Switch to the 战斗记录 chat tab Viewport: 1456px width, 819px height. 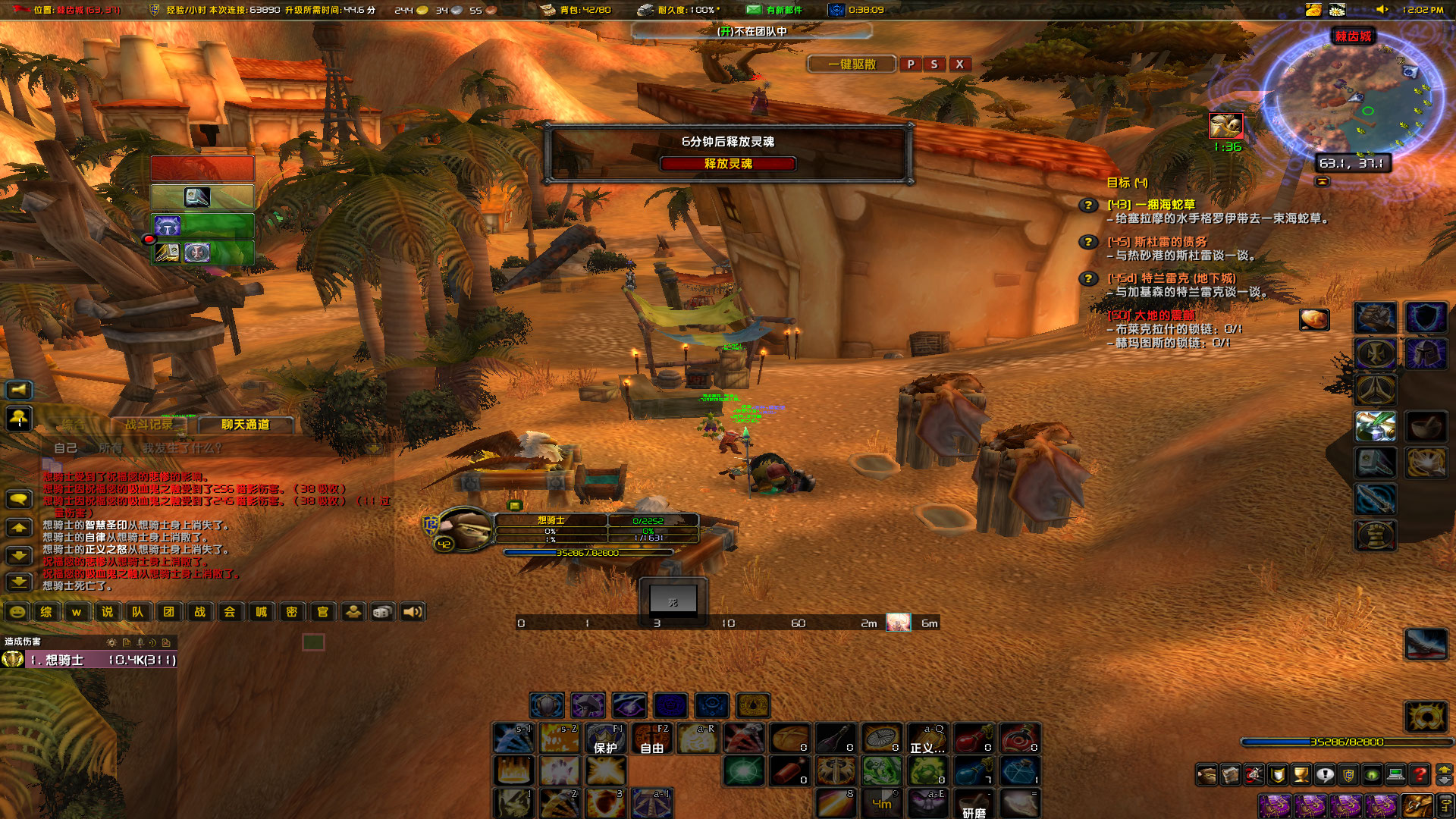tap(152, 425)
